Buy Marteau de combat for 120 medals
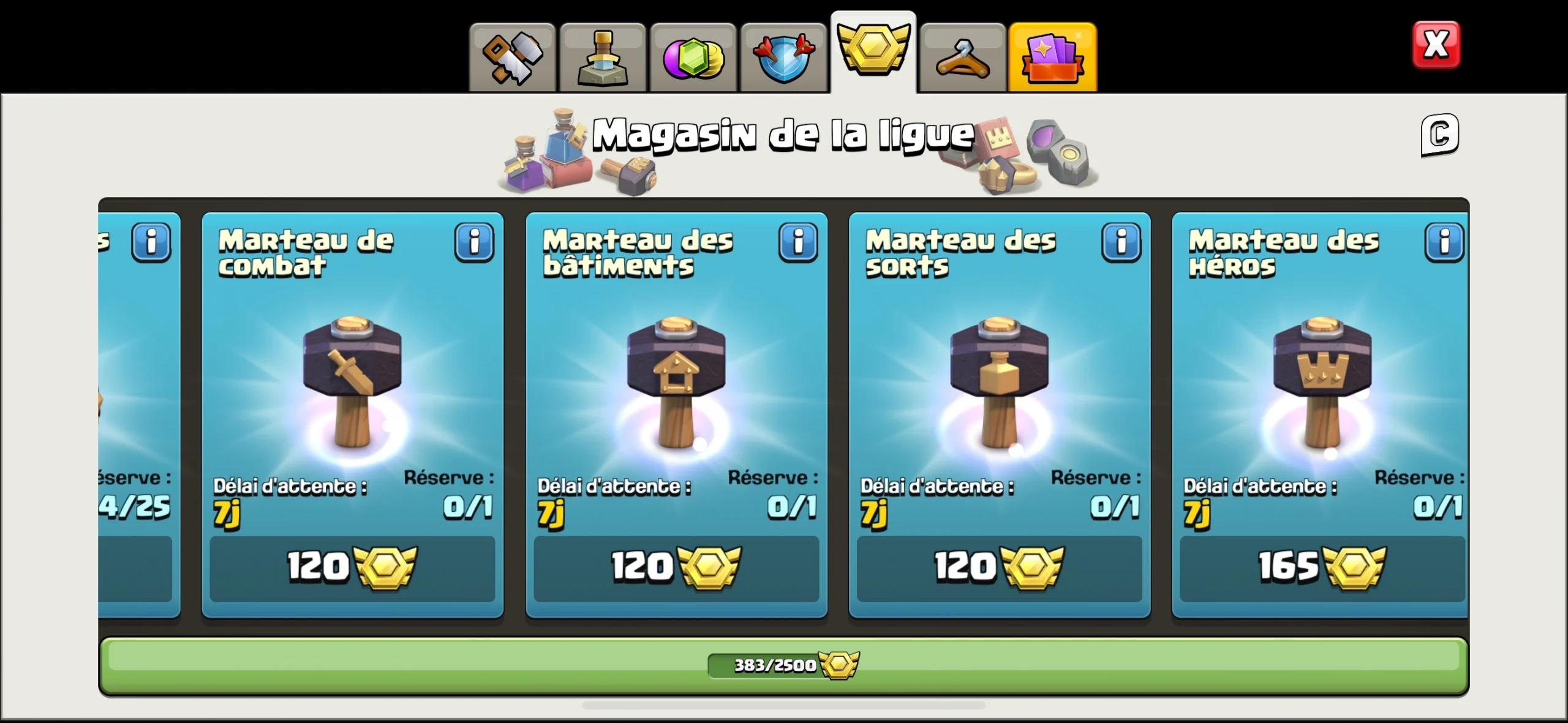 tap(353, 568)
